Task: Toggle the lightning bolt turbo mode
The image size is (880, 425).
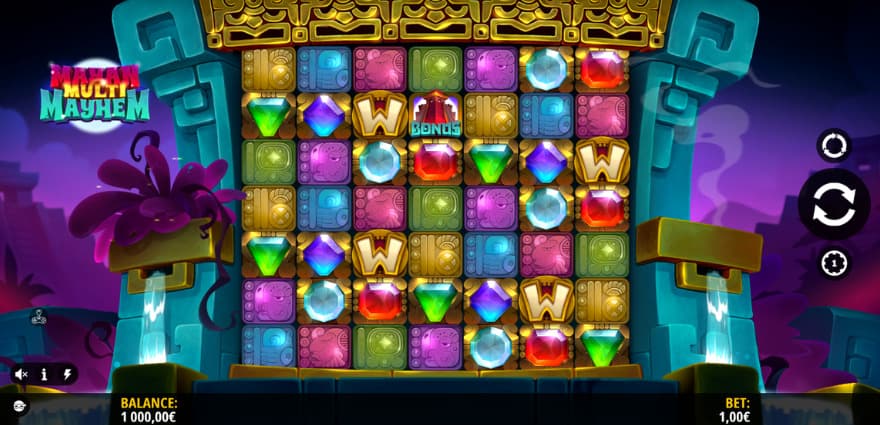Action: [67, 374]
